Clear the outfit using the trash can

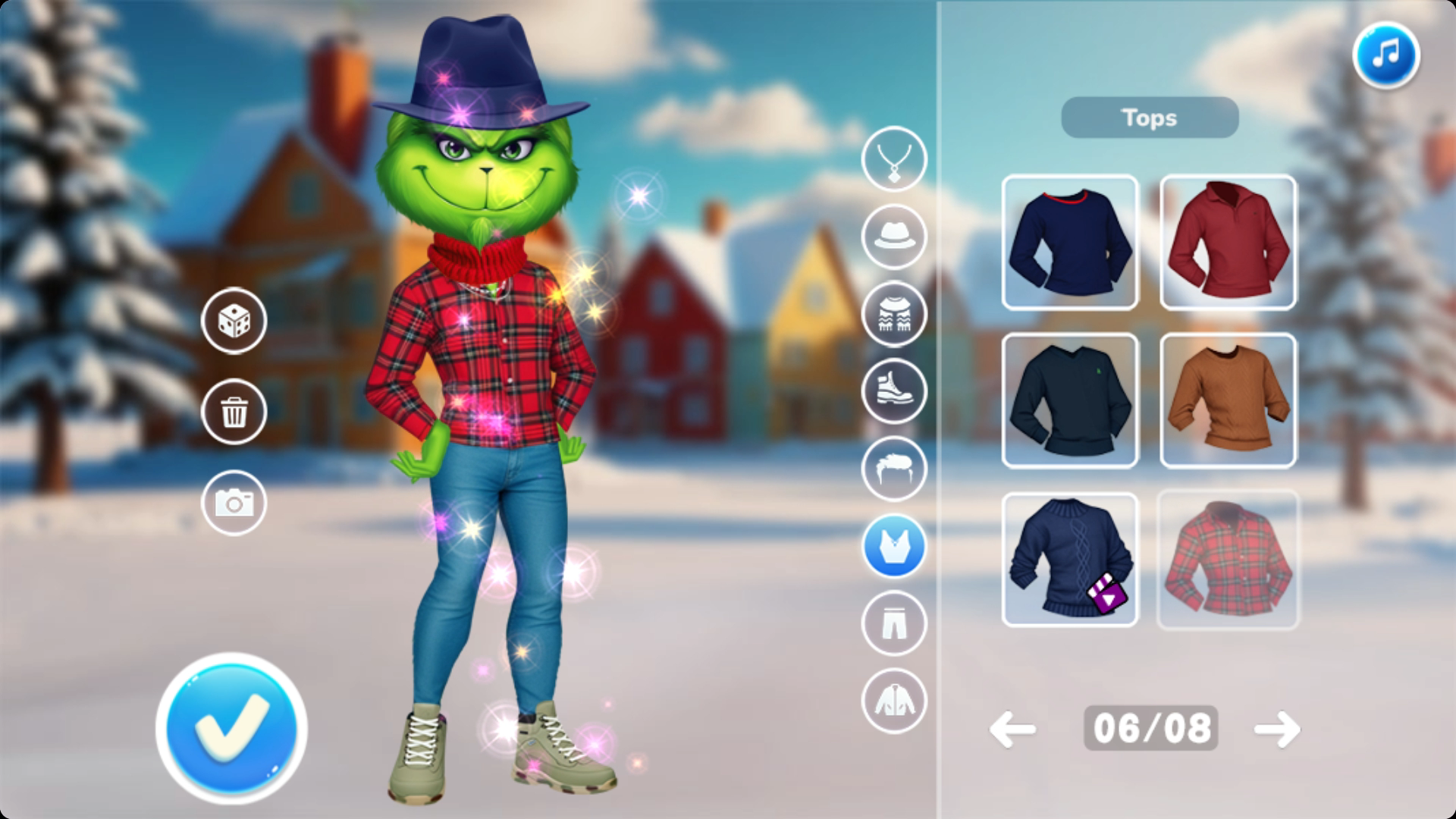pos(234,412)
